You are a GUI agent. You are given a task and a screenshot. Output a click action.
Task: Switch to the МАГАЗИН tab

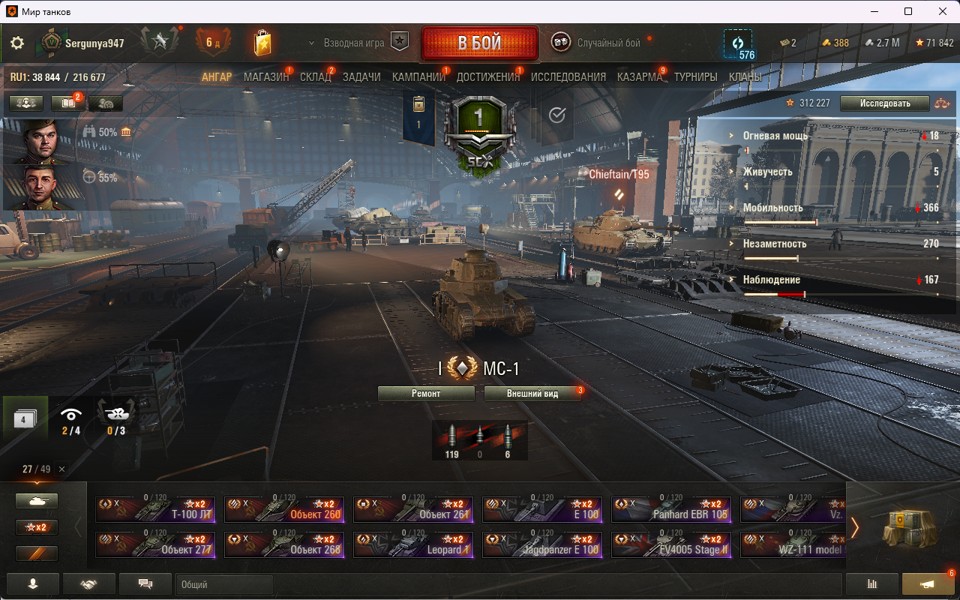pos(266,77)
